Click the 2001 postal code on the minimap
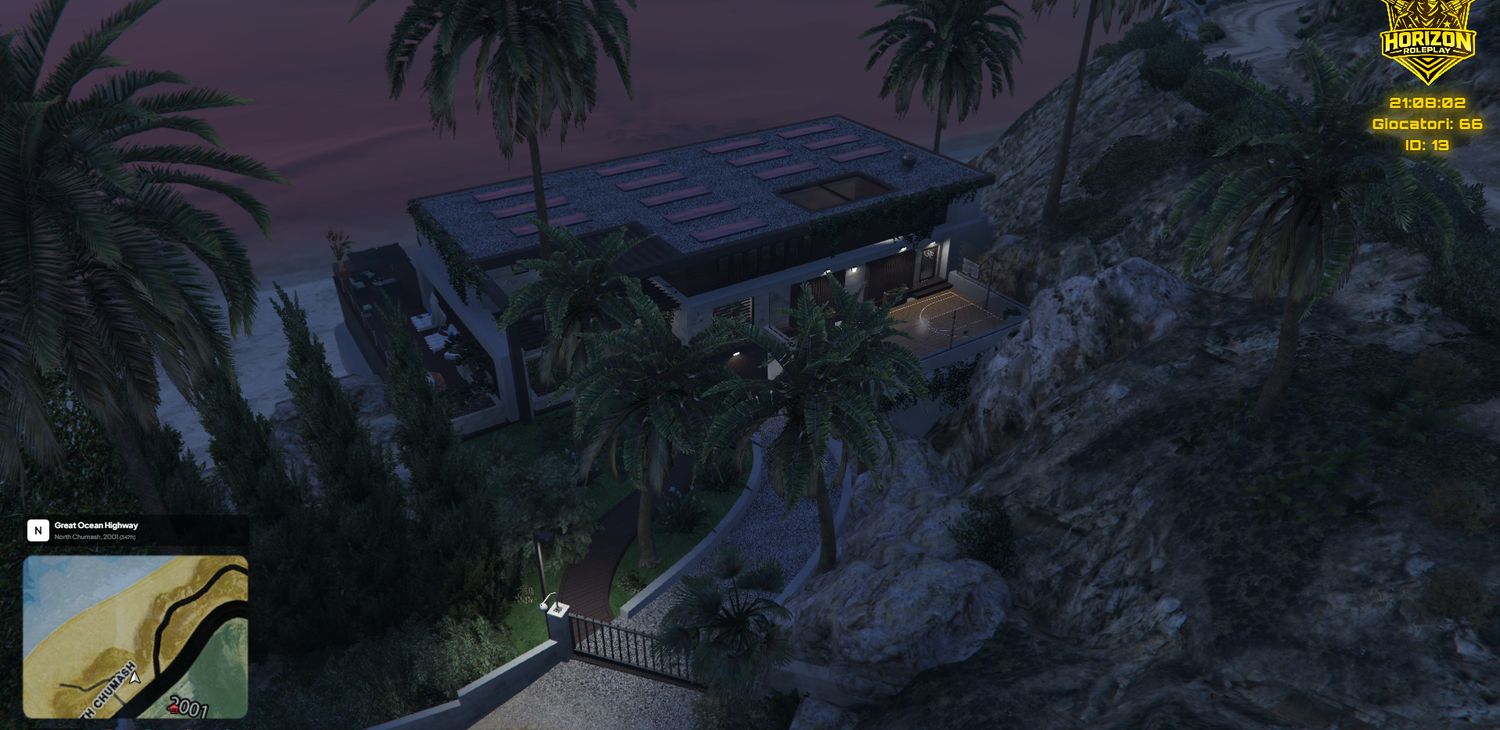 tap(190, 706)
